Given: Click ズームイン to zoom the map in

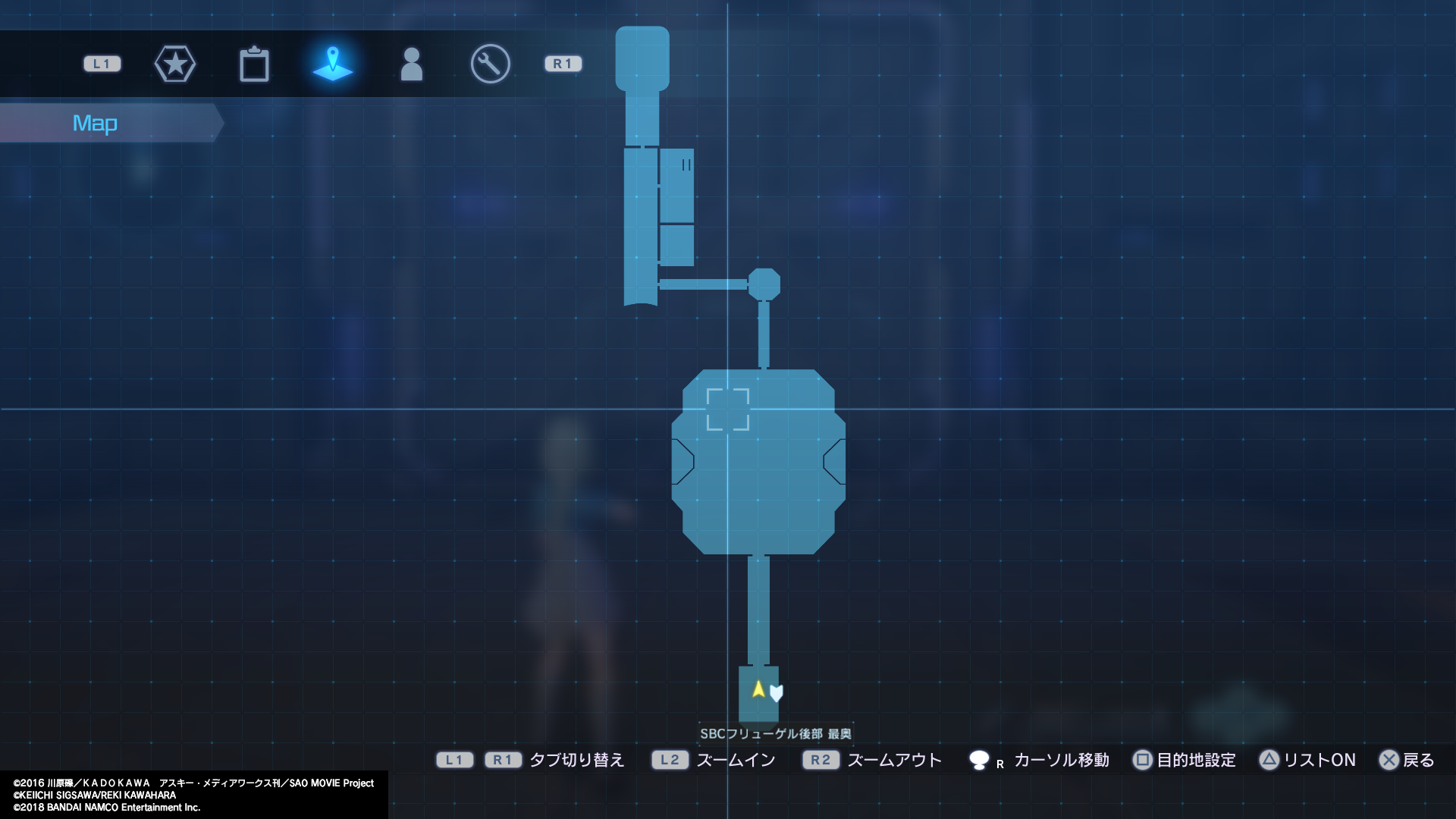Looking at the screenshot, I should click(734, 760).
